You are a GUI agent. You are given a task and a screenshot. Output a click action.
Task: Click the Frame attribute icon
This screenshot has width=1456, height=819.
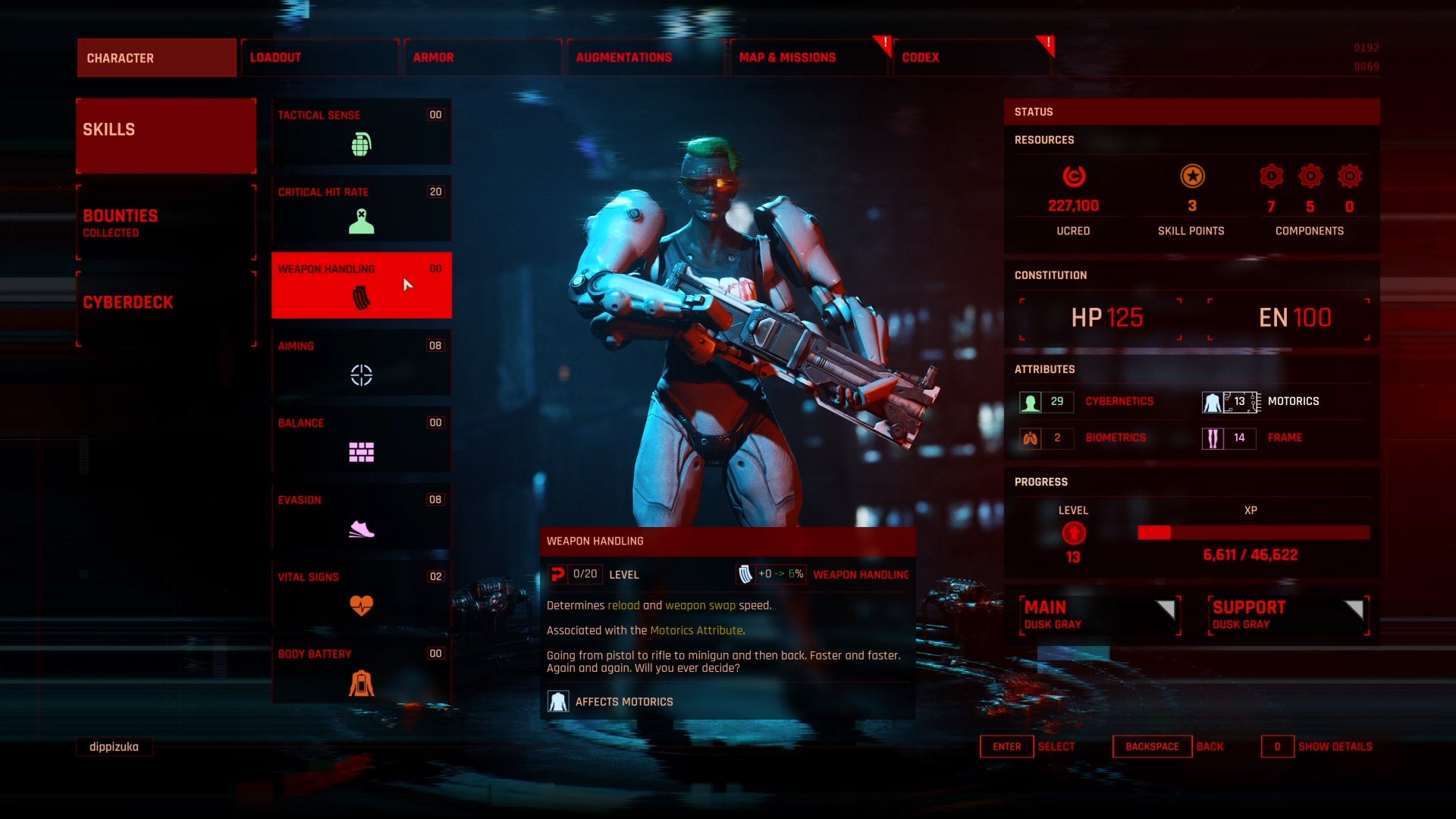tap(1213, 438)
